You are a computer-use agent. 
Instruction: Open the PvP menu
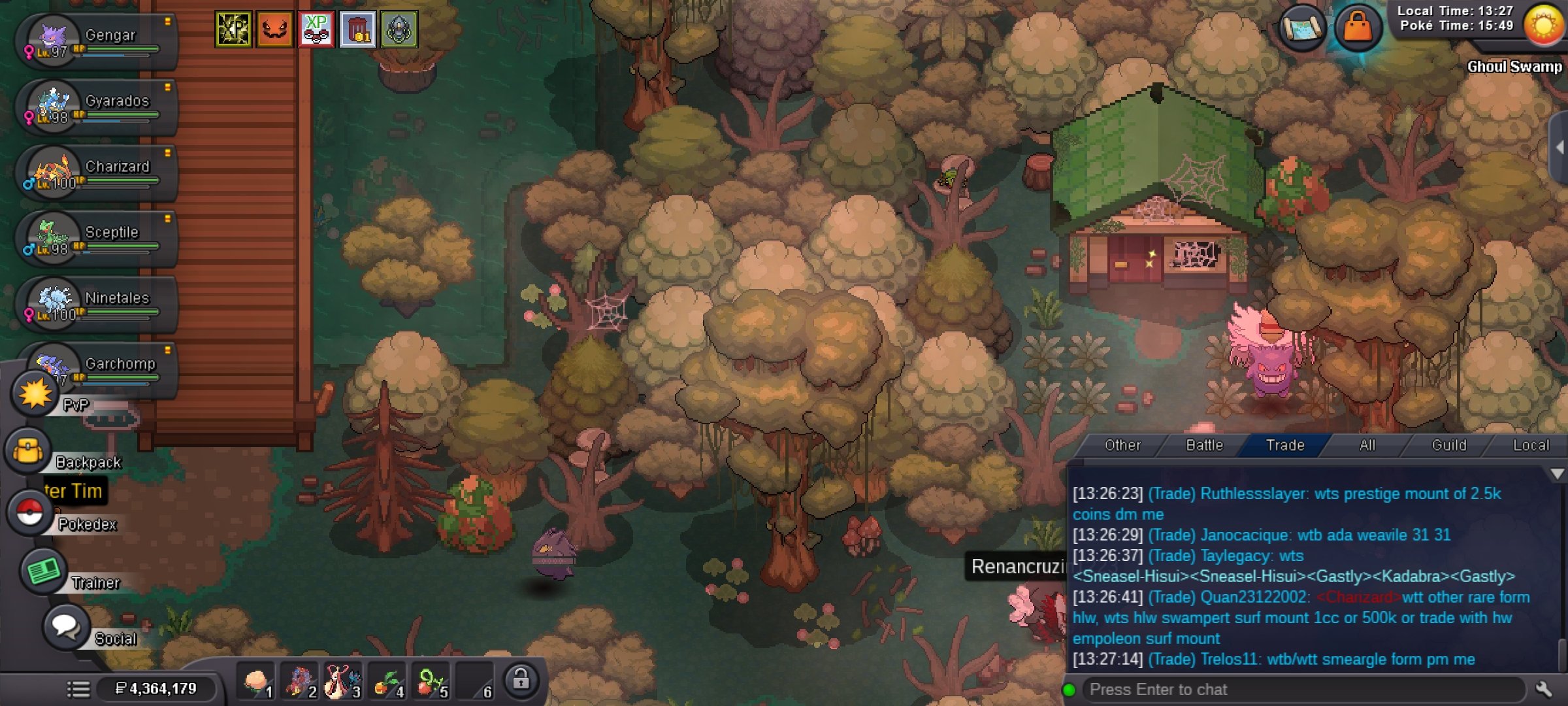(35, 394)
